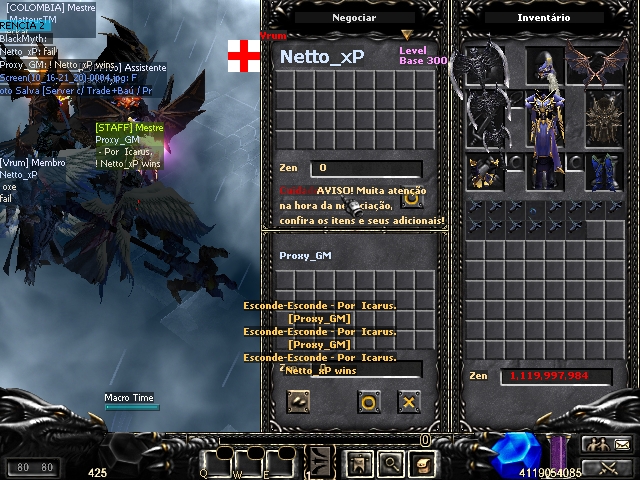This screenshot has height=480, width=640.
Task: Click the crossed swords button
Action: [608, 466]
